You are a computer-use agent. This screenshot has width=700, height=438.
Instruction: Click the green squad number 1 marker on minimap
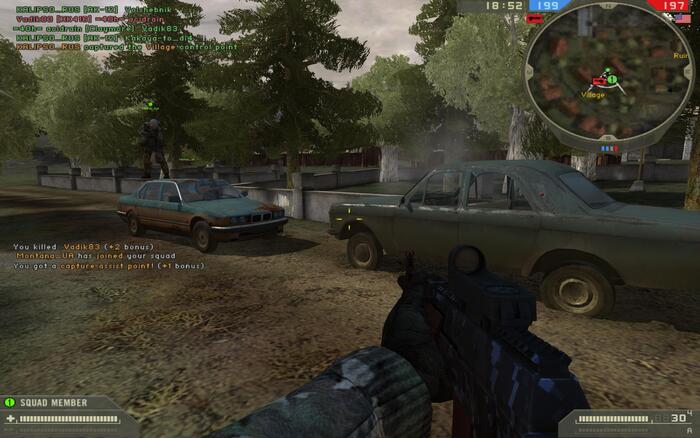(611, 78)
